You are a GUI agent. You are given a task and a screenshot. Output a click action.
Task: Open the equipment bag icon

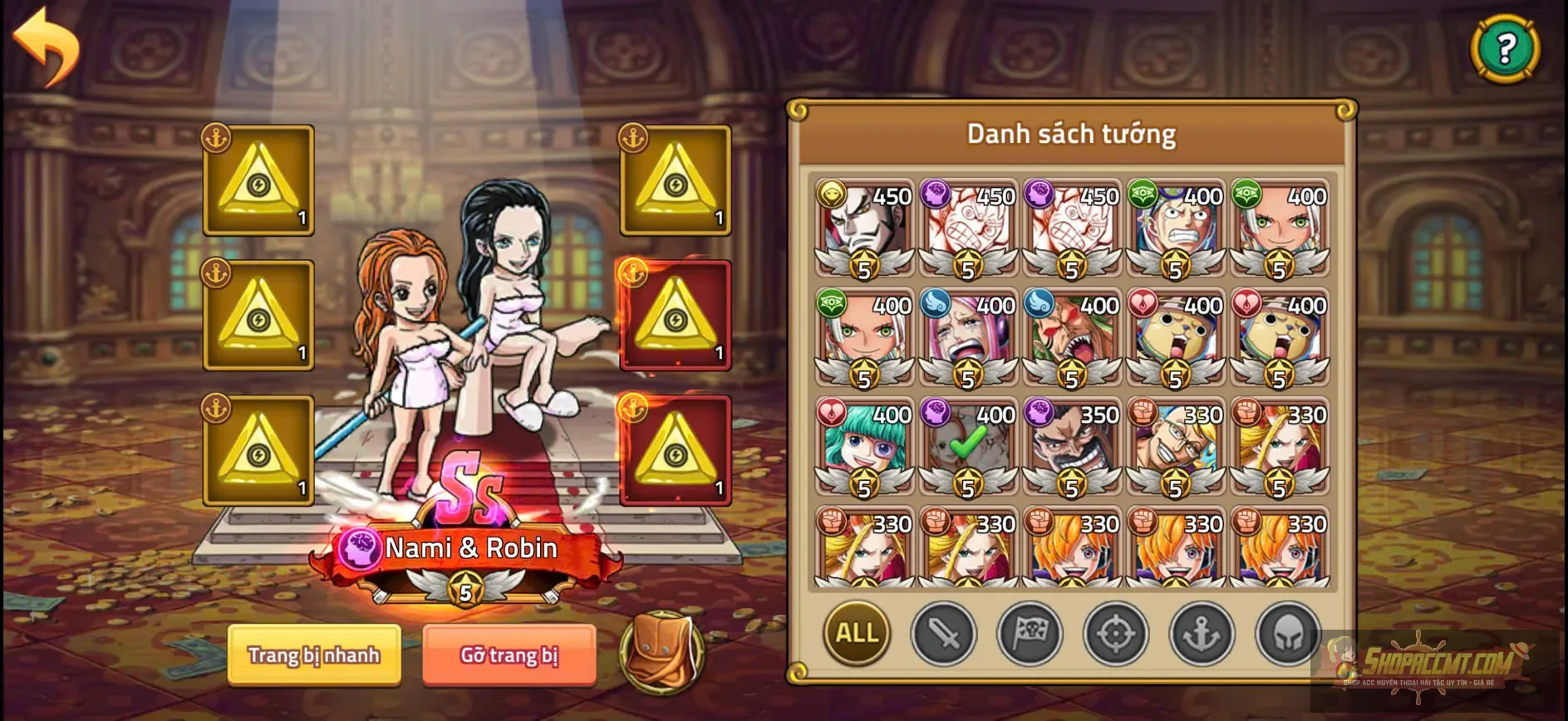pyautogui.click(x=661, y=656)
